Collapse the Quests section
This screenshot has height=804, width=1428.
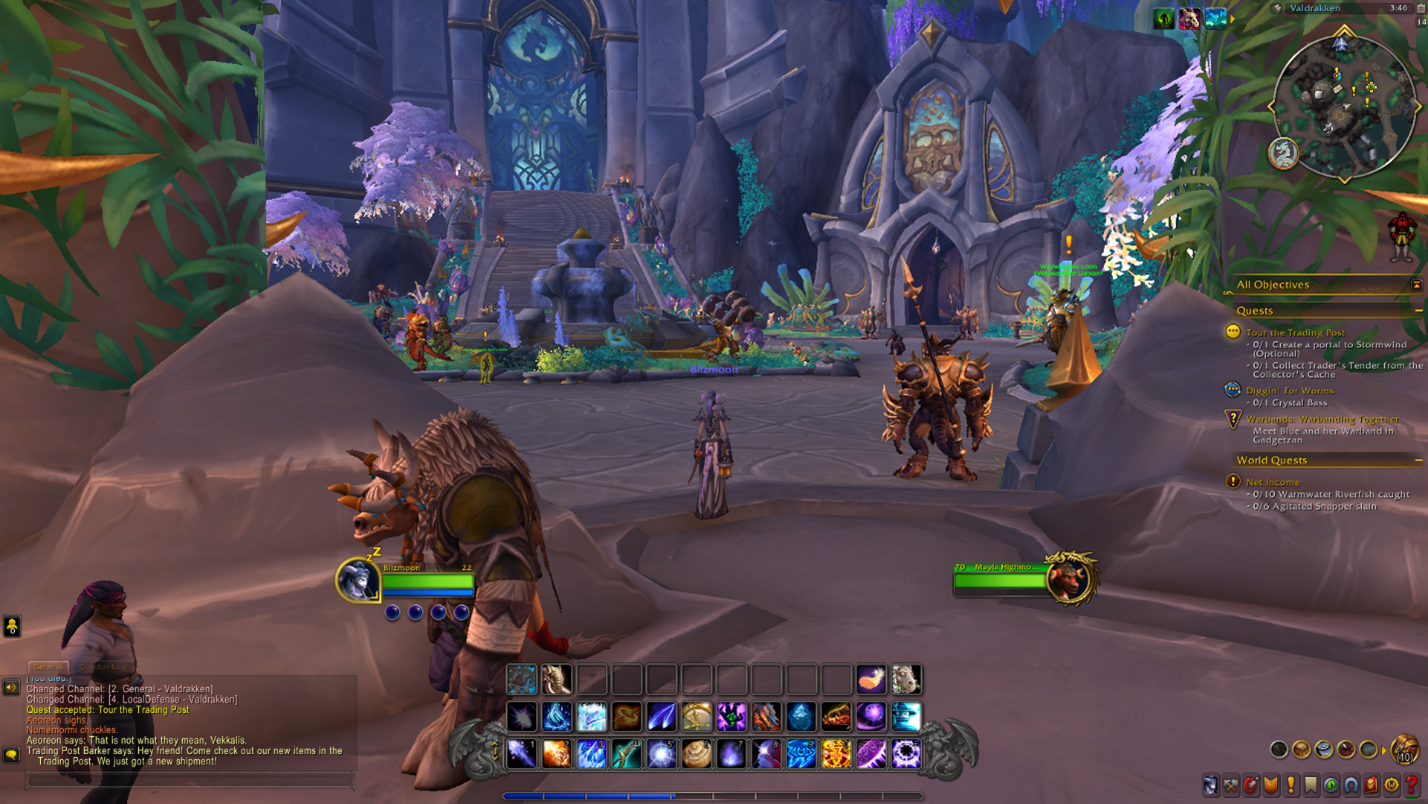[1421, 310]
